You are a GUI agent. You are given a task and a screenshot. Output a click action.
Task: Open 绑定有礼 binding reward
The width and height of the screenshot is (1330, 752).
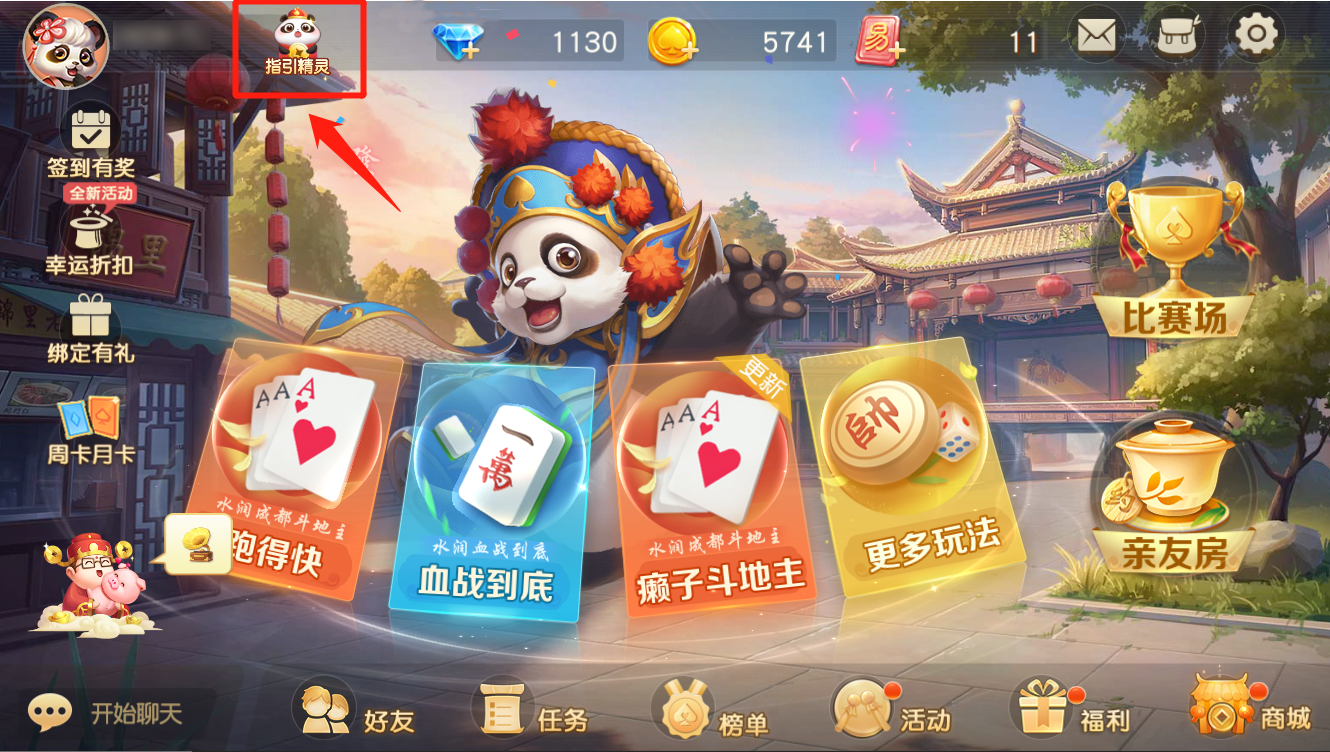coord(88,327)
